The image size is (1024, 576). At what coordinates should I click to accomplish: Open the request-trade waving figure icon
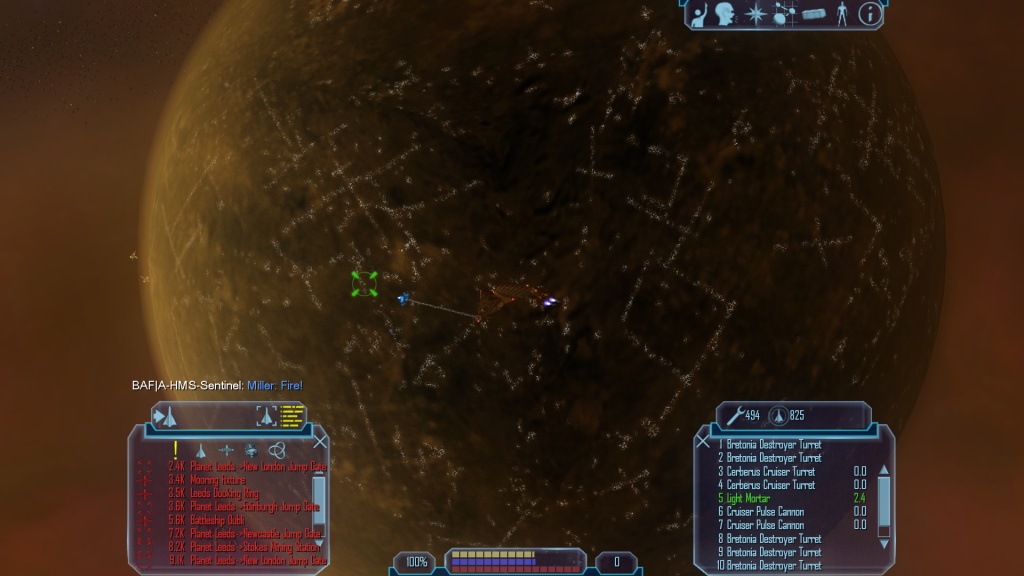point(698,14)
